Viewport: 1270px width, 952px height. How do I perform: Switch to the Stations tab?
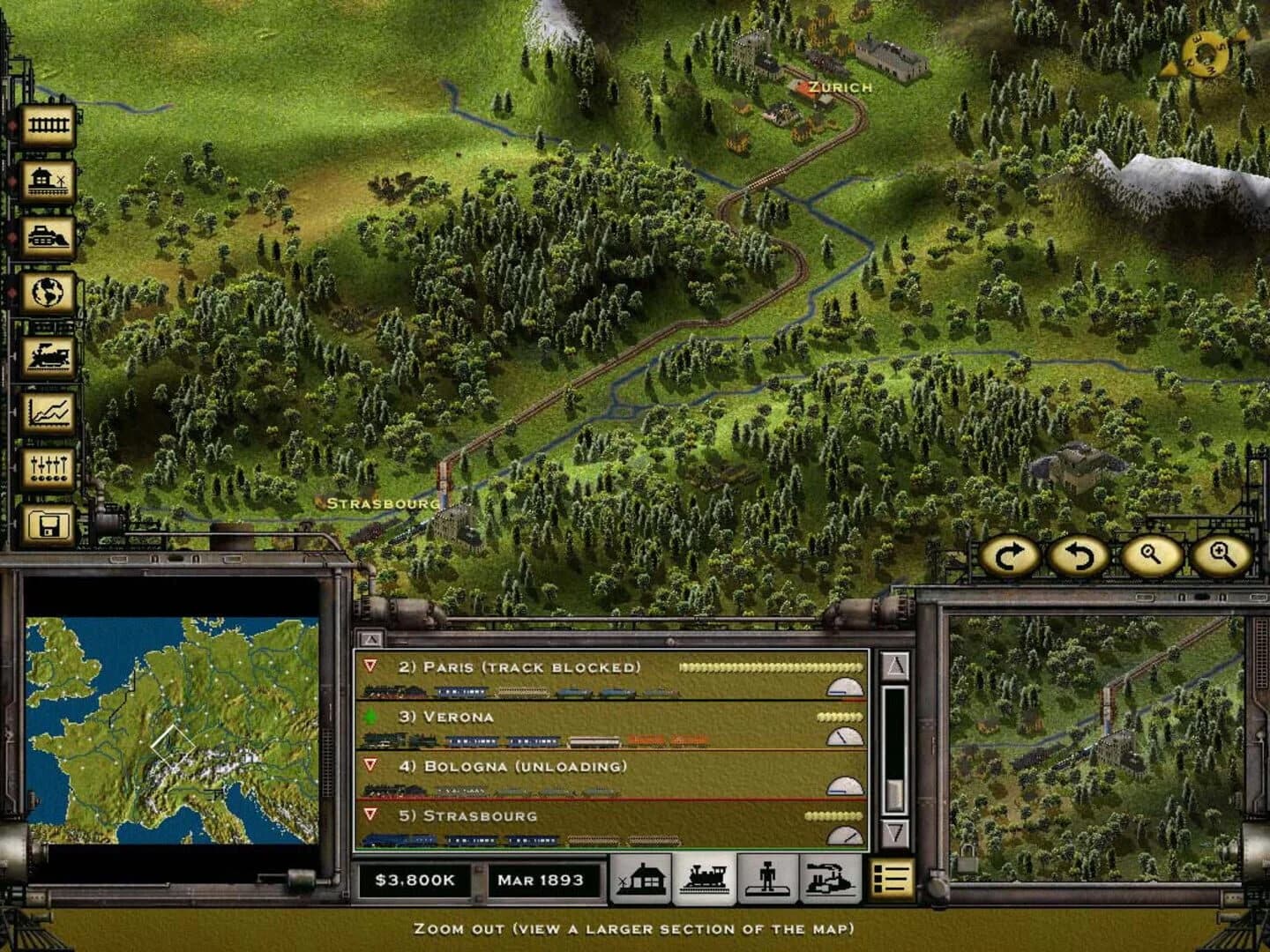click(641, 878)
